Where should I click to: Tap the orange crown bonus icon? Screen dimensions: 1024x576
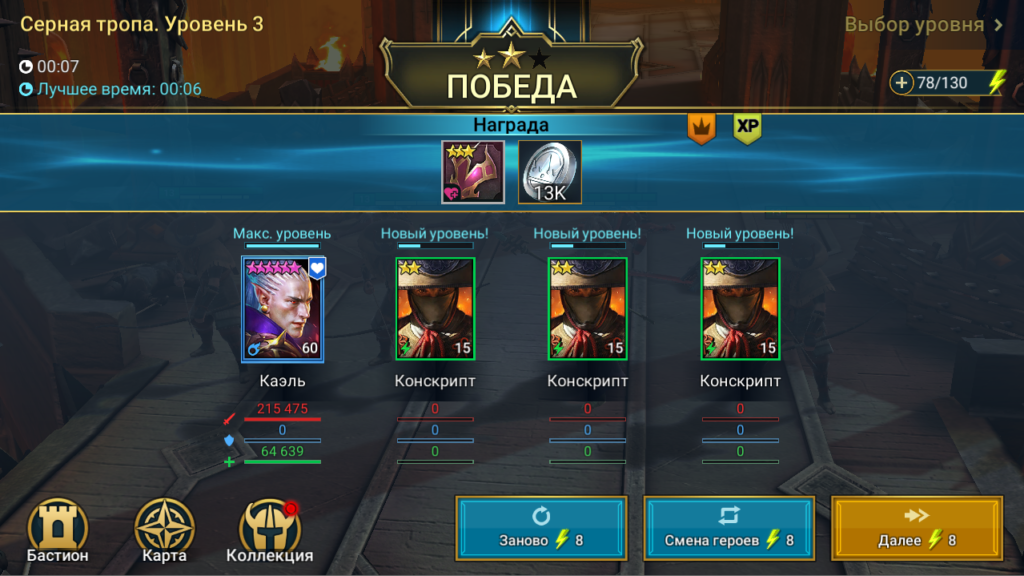(701, 128)
